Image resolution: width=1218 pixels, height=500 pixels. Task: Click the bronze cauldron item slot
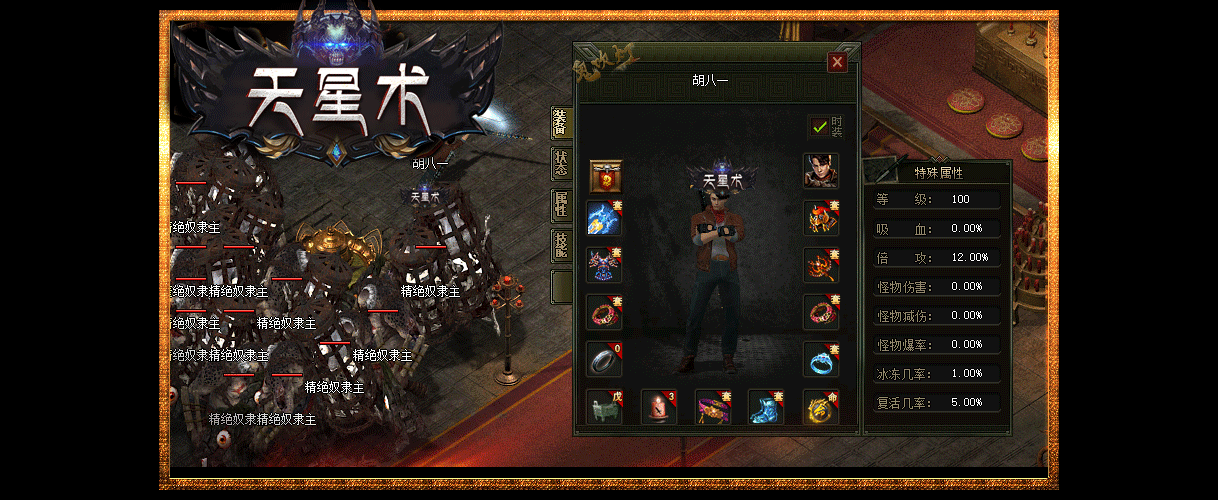[604, 407]
